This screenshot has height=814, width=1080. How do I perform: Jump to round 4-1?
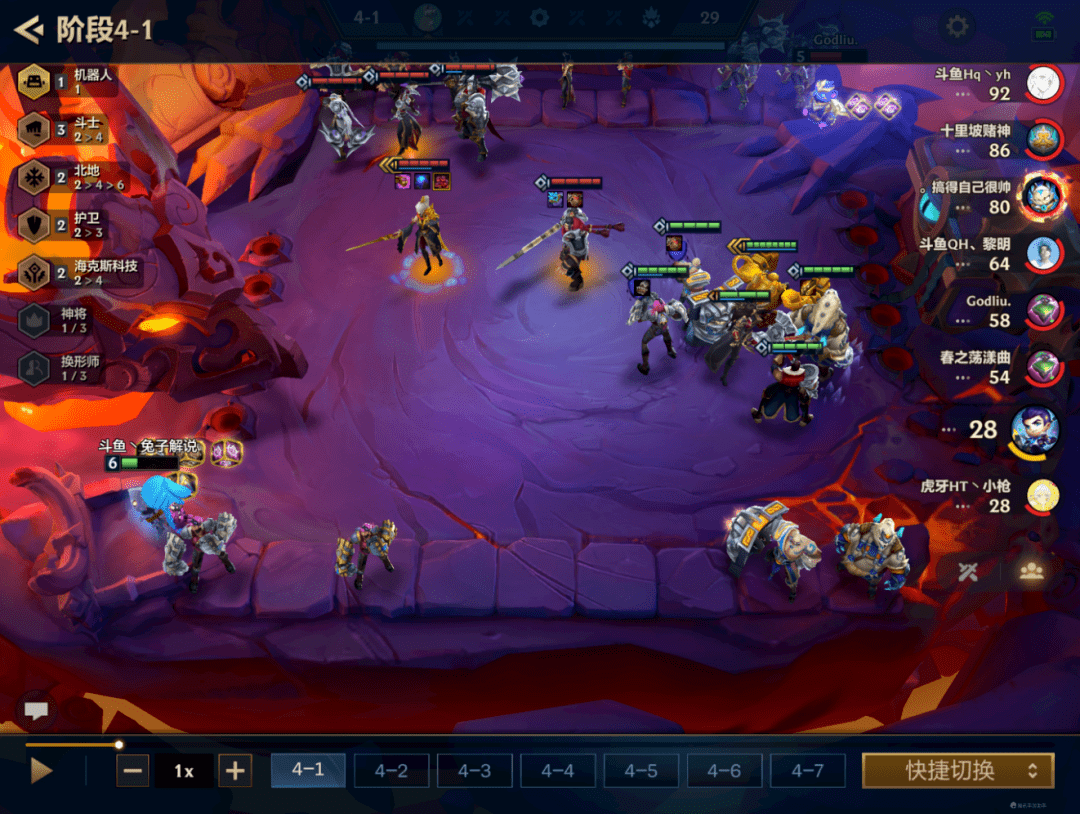tap(308, 771)
